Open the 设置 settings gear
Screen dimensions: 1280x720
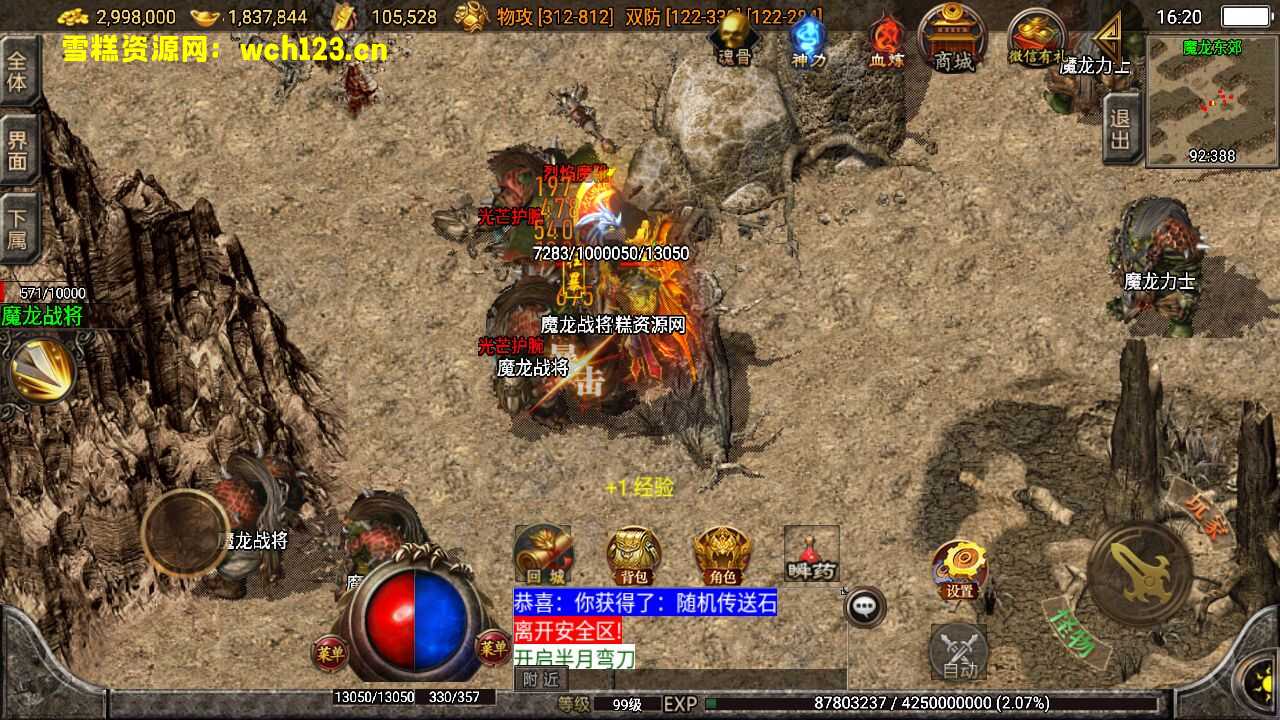960,570
